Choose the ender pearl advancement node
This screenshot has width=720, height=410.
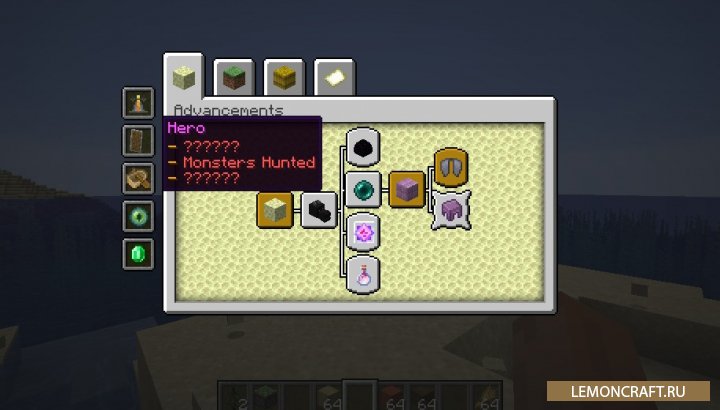[x=362, y=188]
